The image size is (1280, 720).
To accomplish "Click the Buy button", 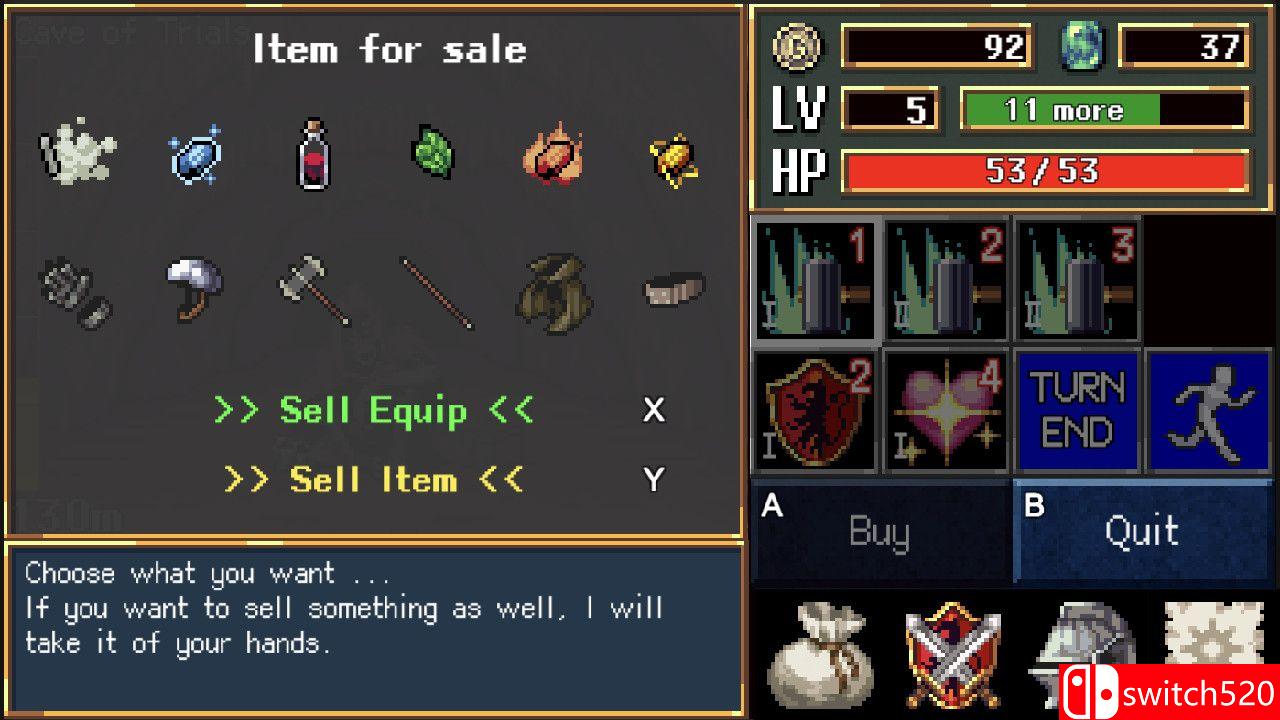I will [x=880, y=531].
